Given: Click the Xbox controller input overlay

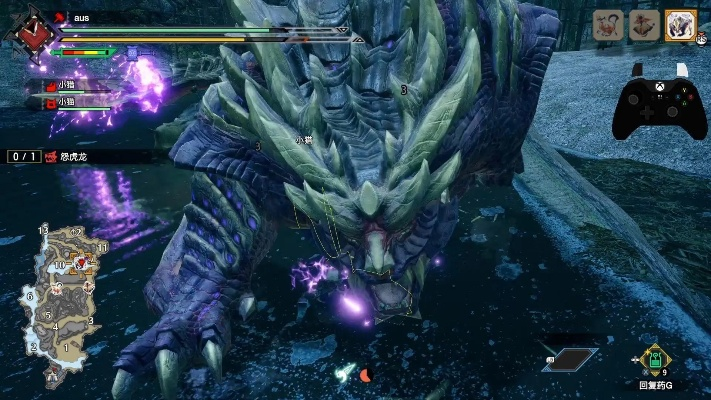Looking at the screenshot, I should [651, 101].
